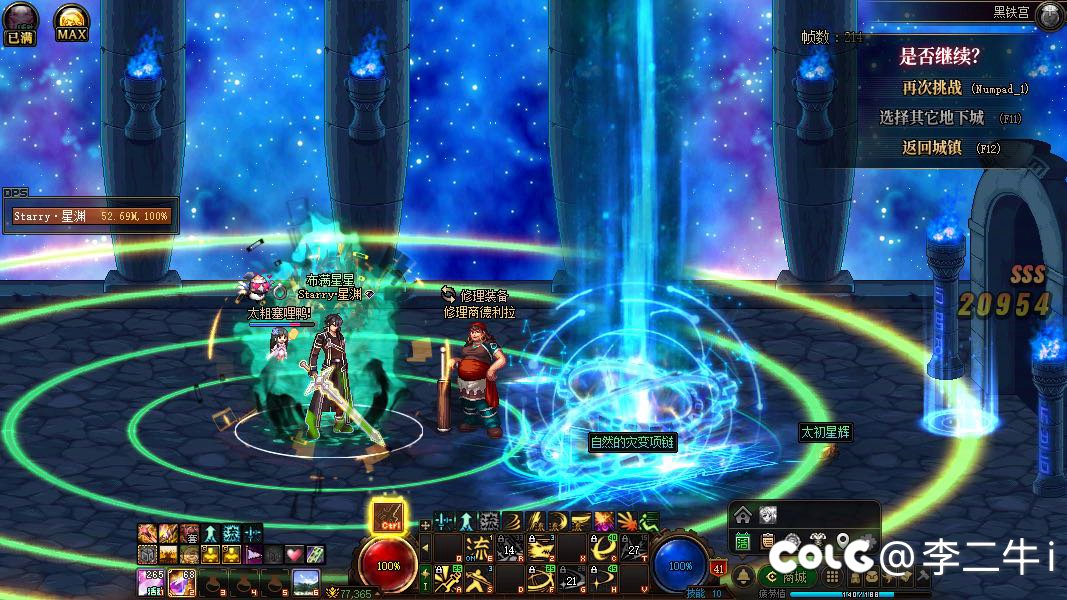This screenshot has height=600, width=1067.
Task: Open the green 活 calendar icon
Action: click(x=743, y=541)
